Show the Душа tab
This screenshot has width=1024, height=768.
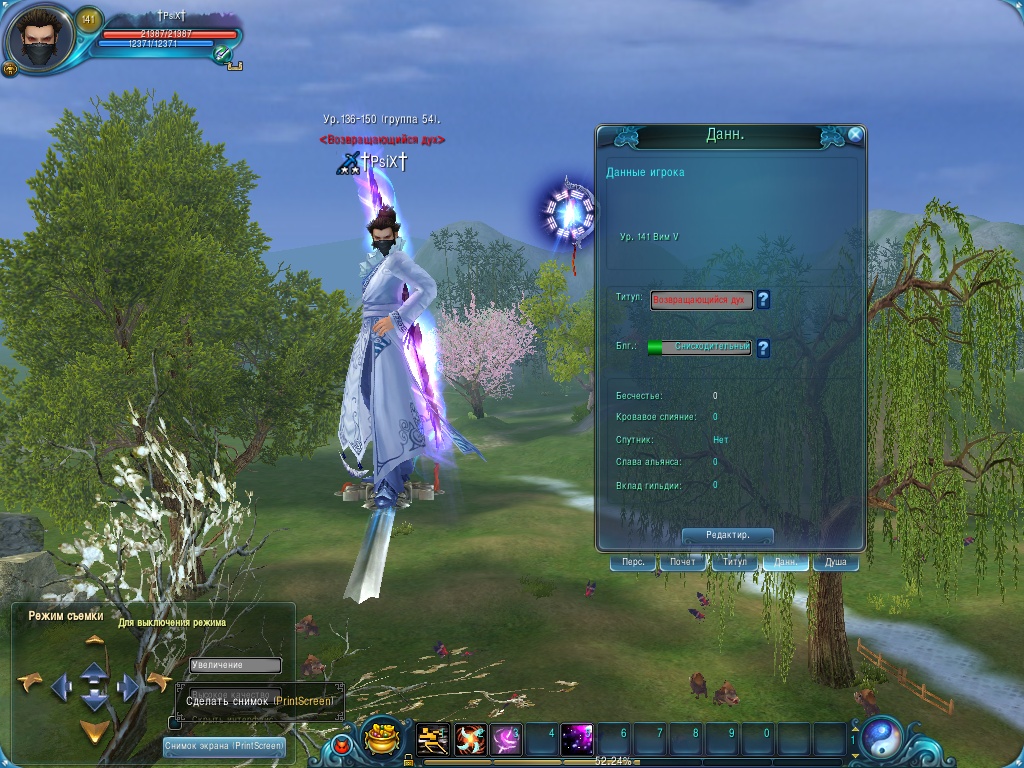point(836,563)
